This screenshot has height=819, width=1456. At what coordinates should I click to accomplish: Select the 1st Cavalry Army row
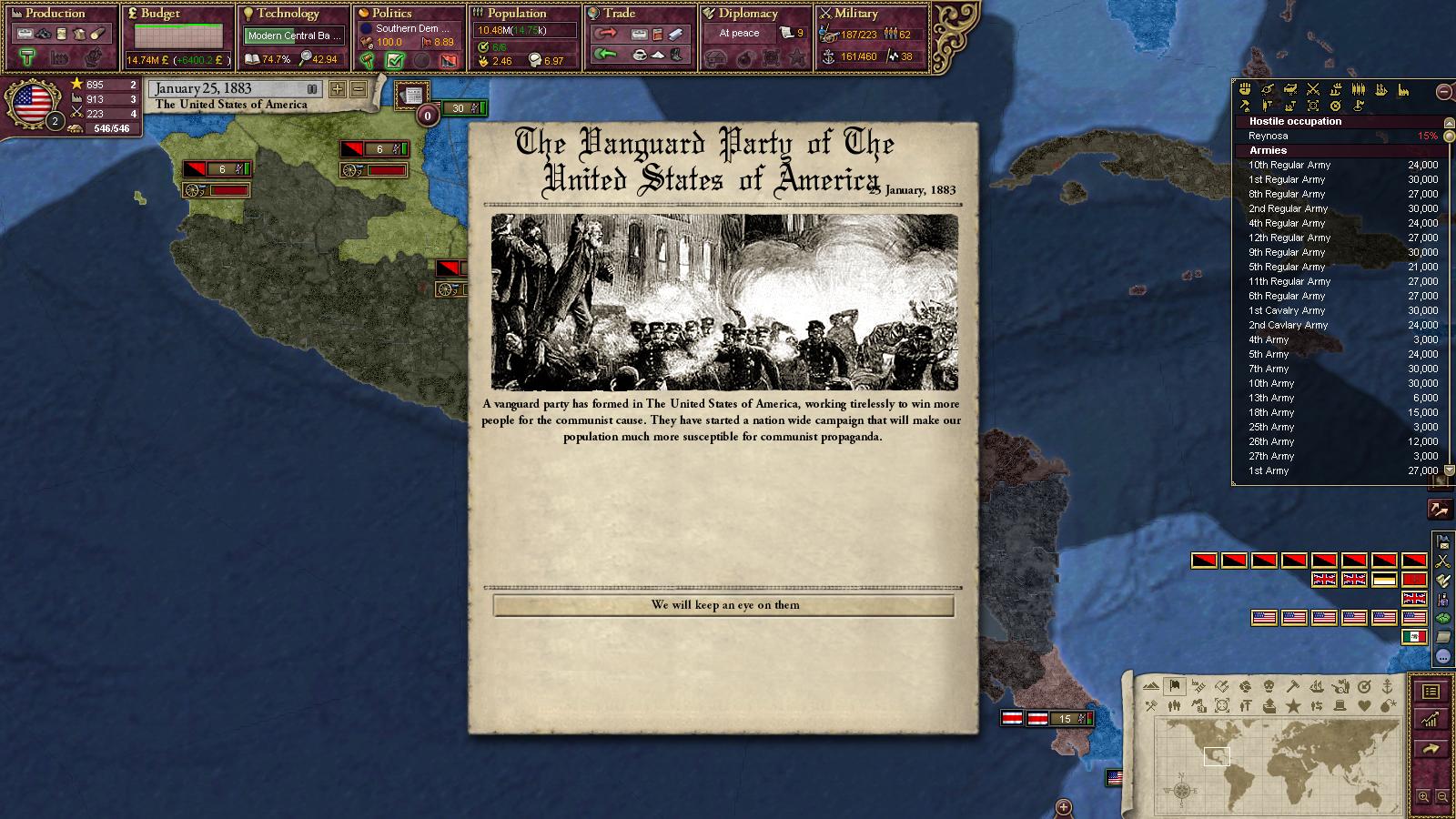click(1286, 311)
